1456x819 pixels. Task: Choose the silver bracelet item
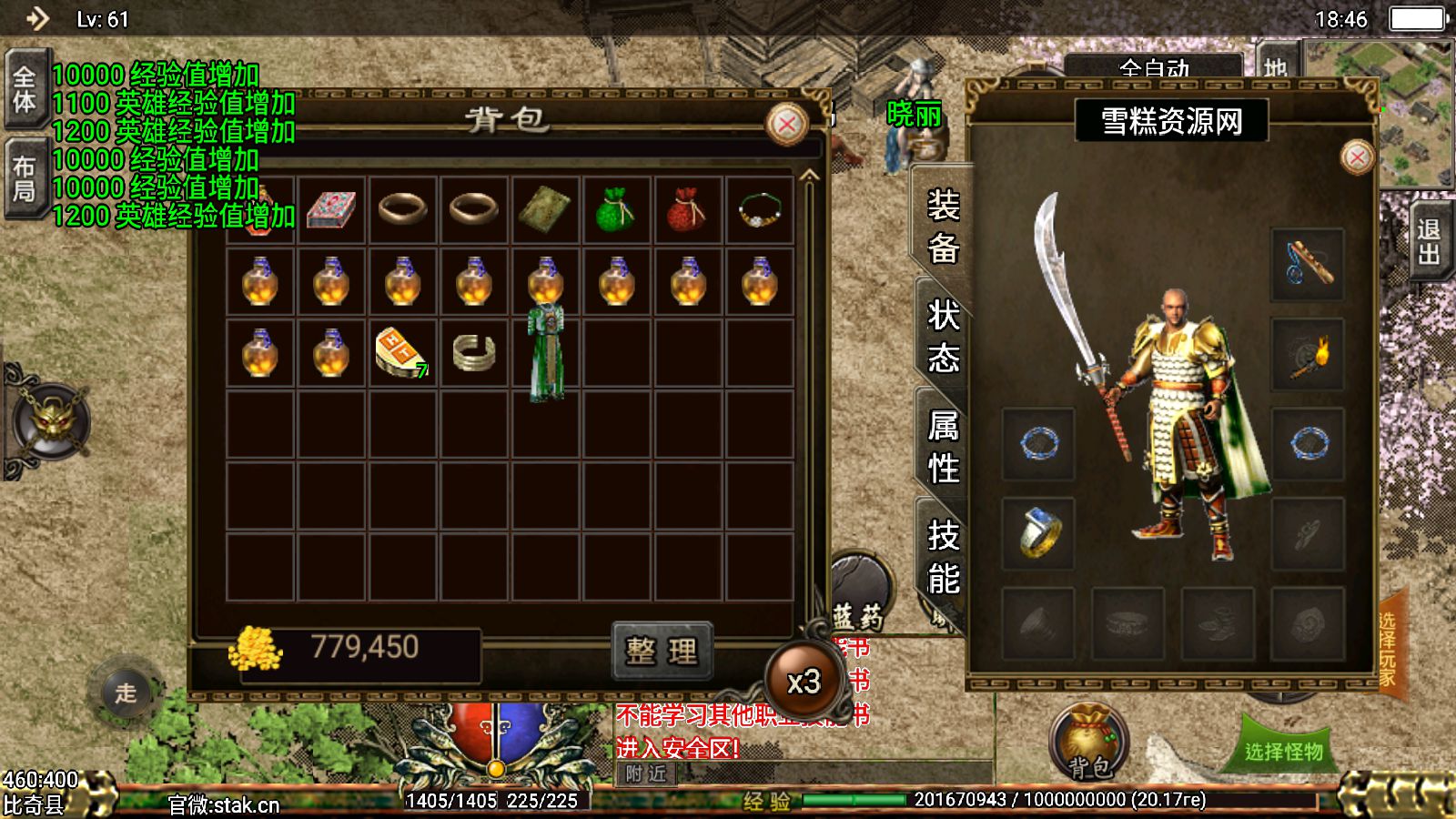pyautogui.click(x=474, y=353)
